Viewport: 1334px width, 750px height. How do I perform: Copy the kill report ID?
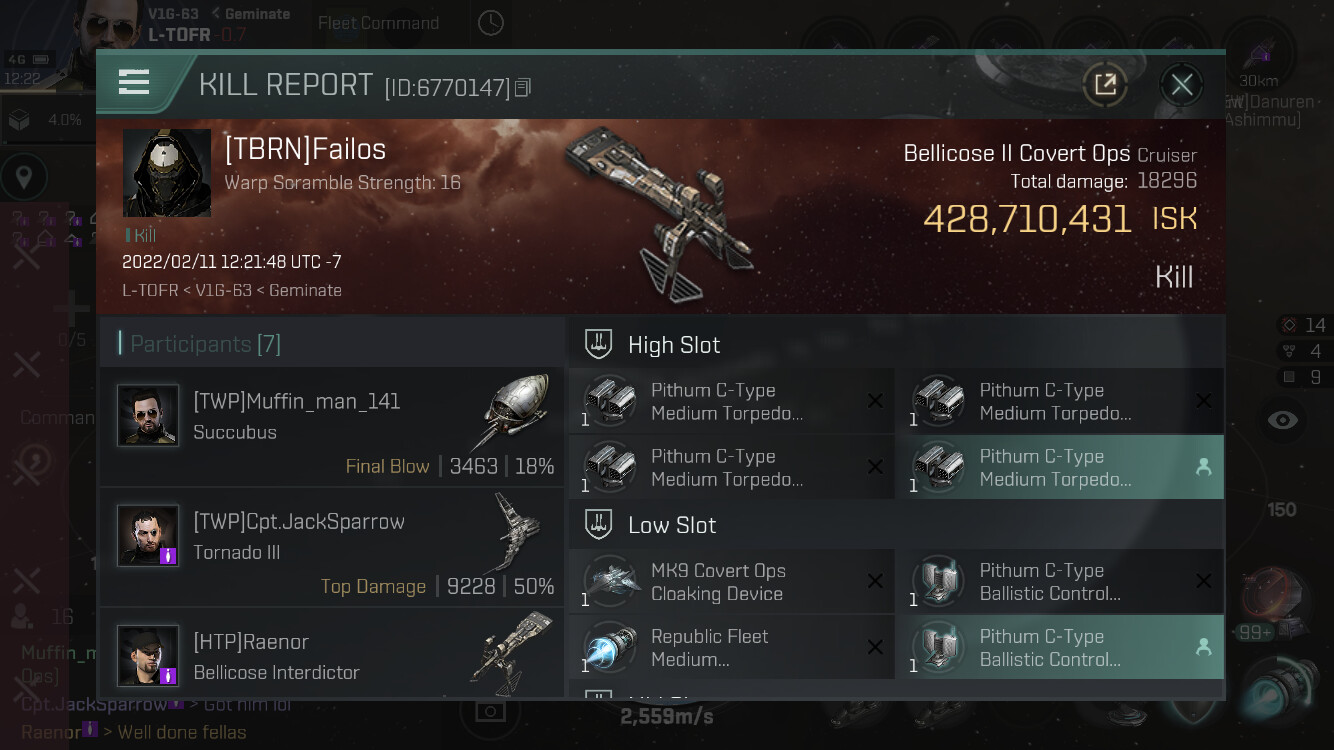click(x=523, y=88)
